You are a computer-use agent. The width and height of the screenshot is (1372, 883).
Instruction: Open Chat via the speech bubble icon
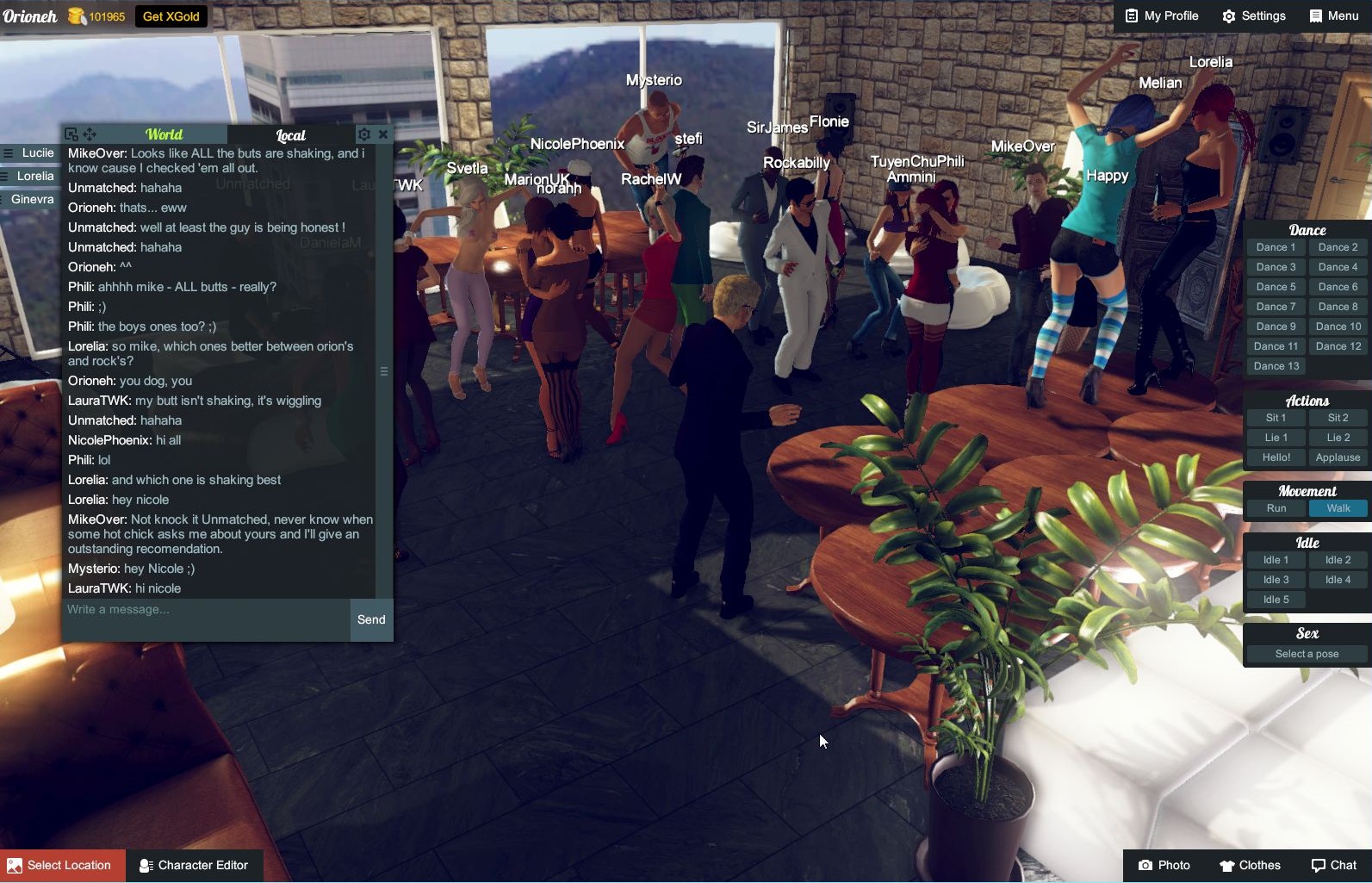[1334, 865]
